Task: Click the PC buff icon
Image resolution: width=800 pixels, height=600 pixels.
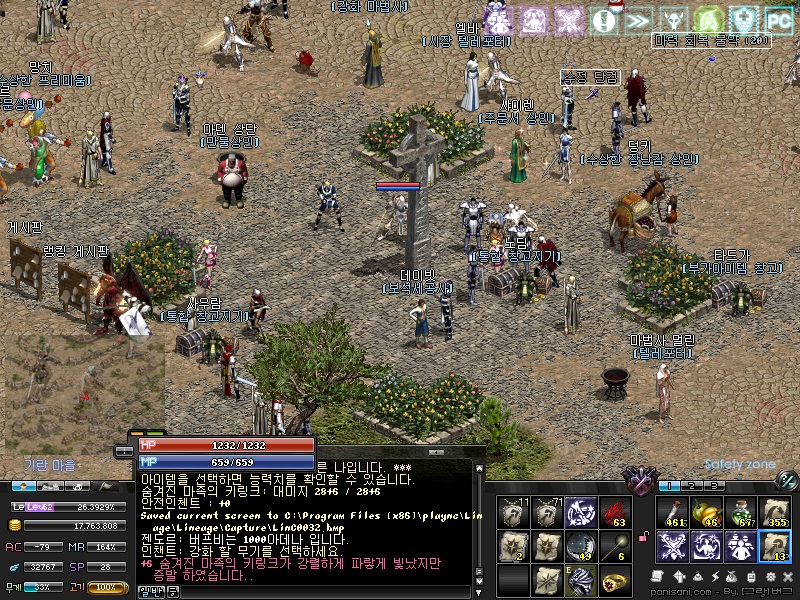Action: 778,19
